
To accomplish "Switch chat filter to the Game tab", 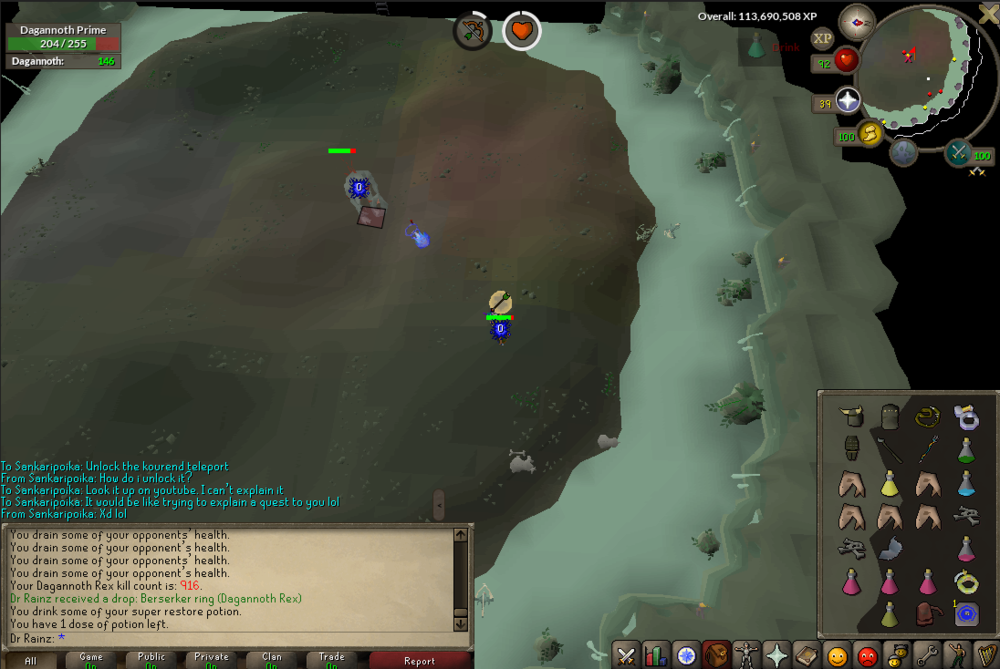I will click(91, 660).
